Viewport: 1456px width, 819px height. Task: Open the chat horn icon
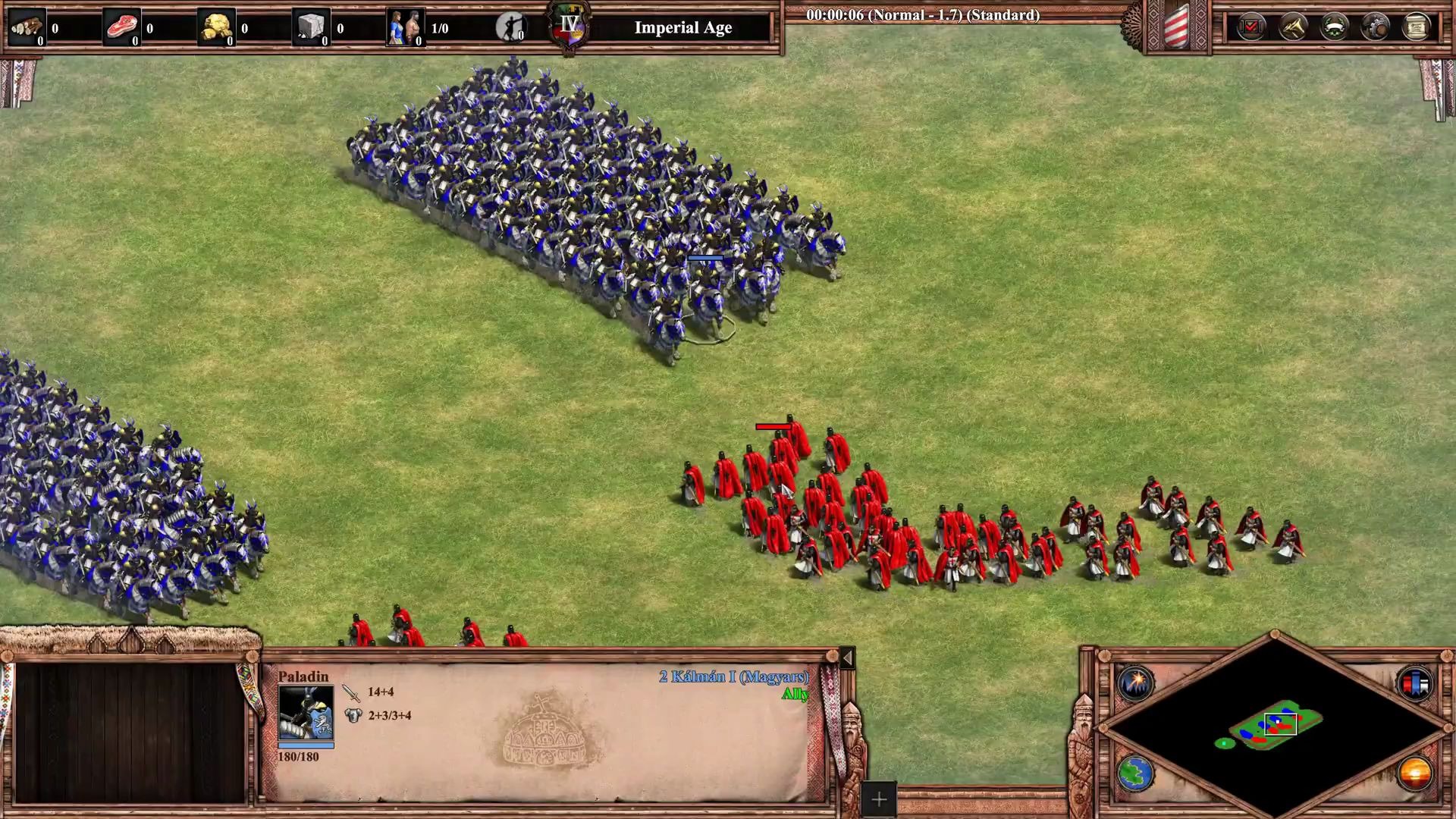[1293, 28]
